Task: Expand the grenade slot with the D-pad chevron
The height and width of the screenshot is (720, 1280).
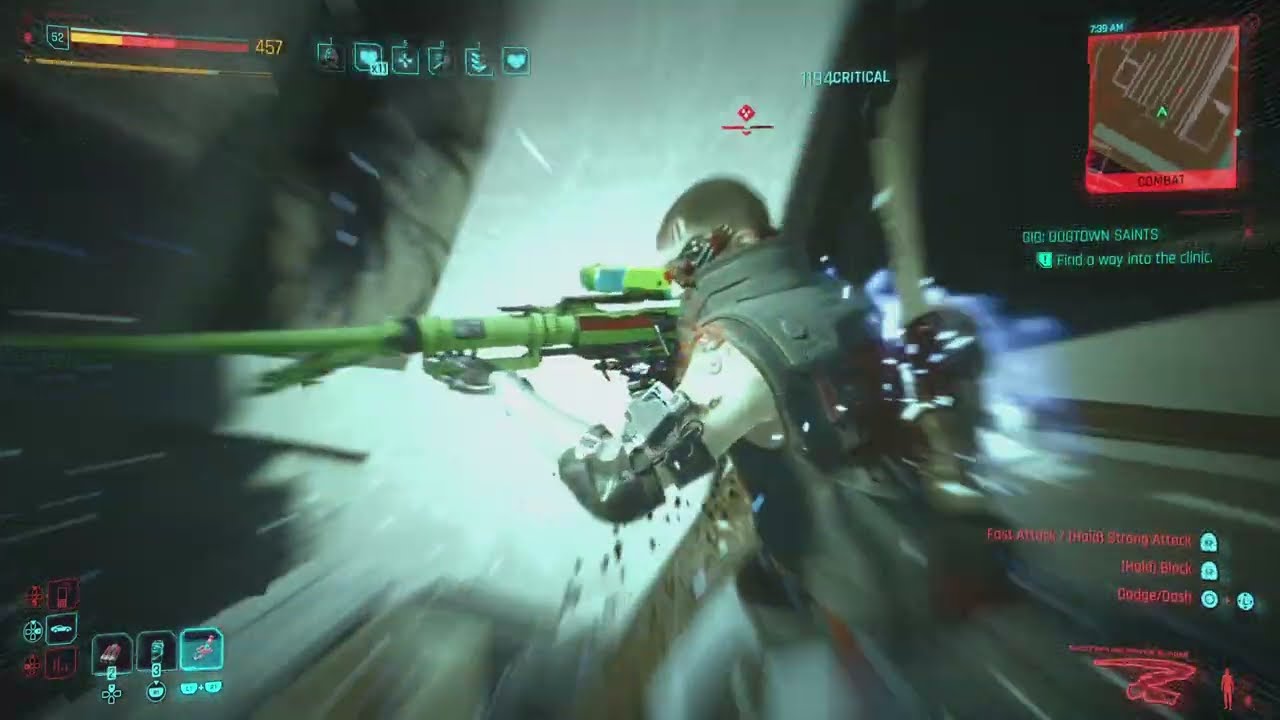Action: click(111, 693)
